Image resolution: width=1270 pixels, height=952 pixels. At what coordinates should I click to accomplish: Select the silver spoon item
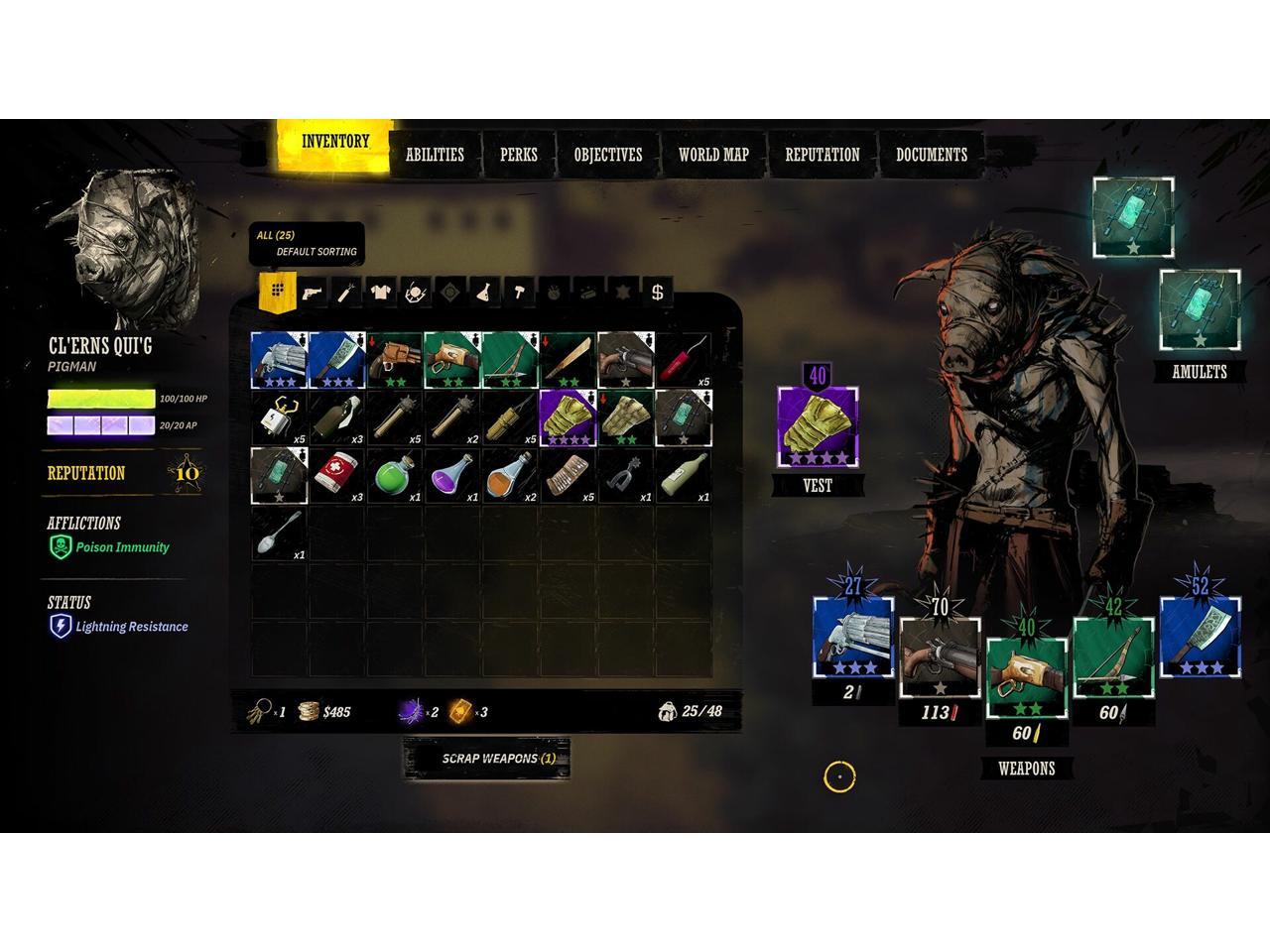[x=279, y=534]
